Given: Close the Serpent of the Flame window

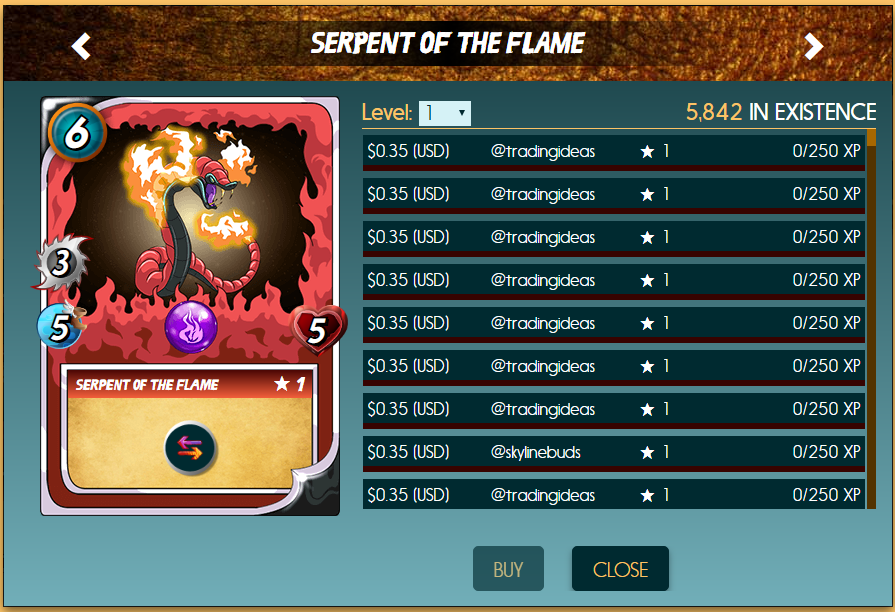Looking at the screenshot, I should coord(620,569).
